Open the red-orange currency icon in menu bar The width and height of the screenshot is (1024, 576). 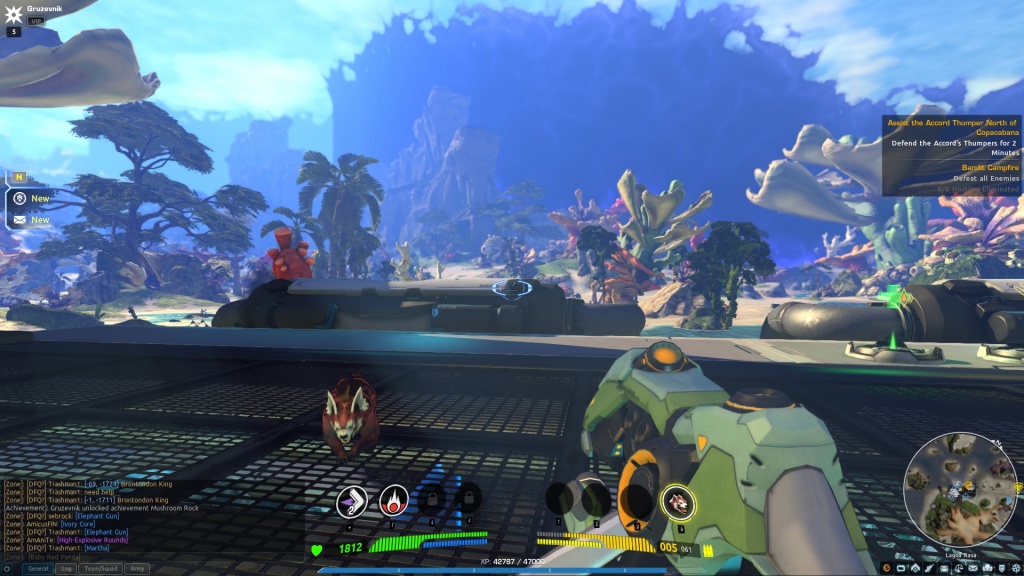(886, 568)
